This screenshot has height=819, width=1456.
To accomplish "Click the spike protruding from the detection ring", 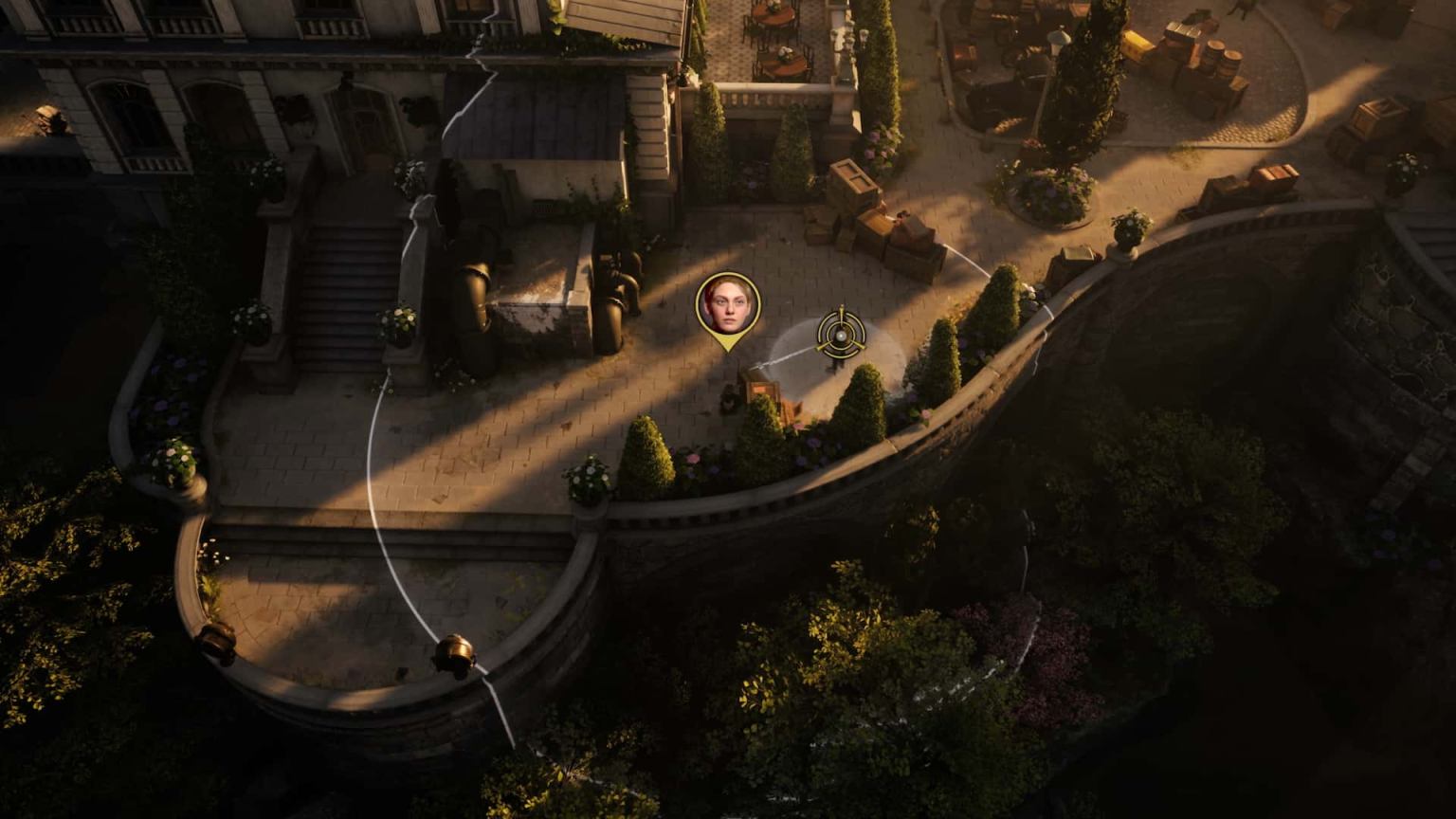I will point(842,307).
